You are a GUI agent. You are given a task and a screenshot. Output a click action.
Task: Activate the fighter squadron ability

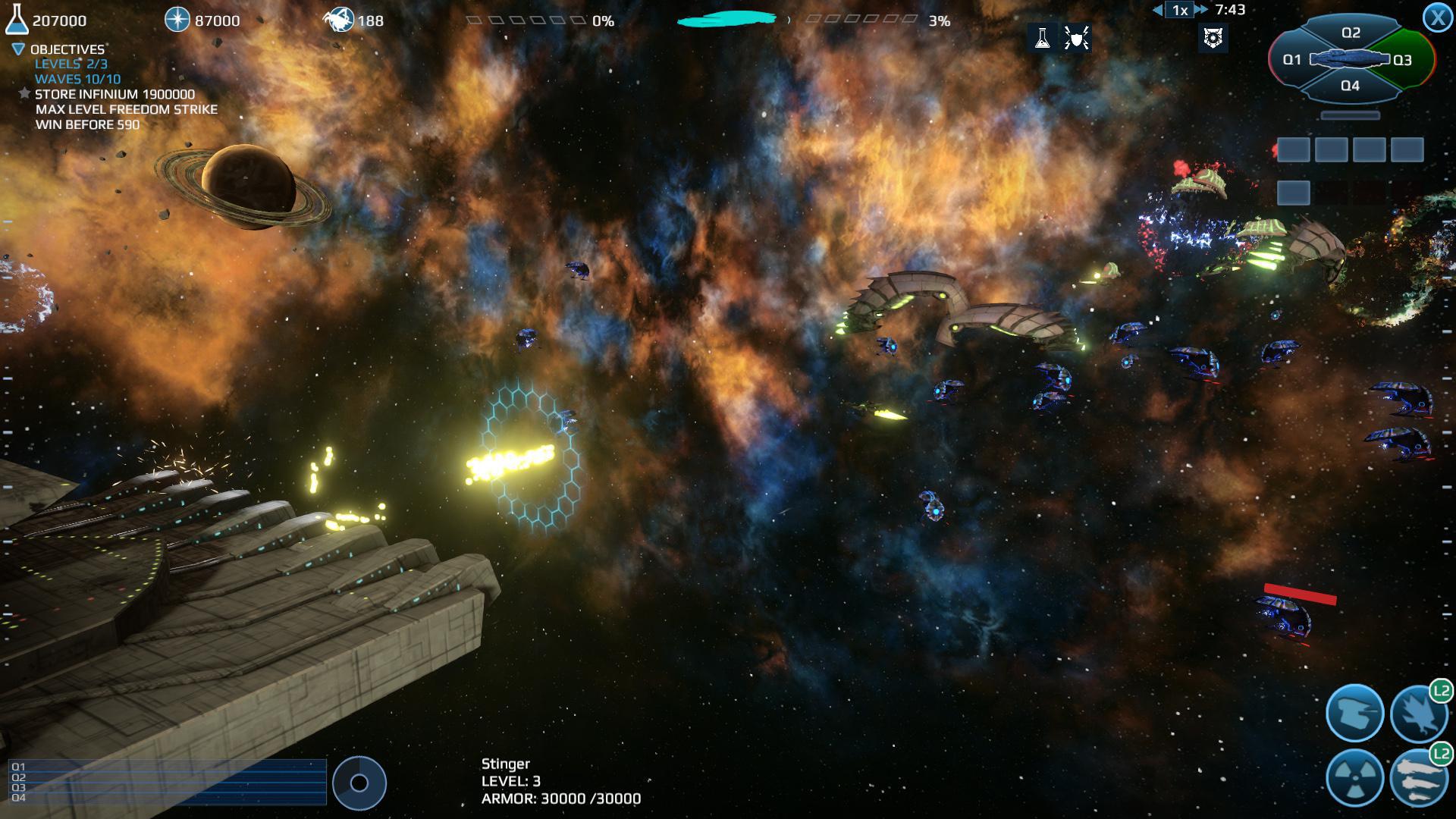click(x=1420, y=713)
